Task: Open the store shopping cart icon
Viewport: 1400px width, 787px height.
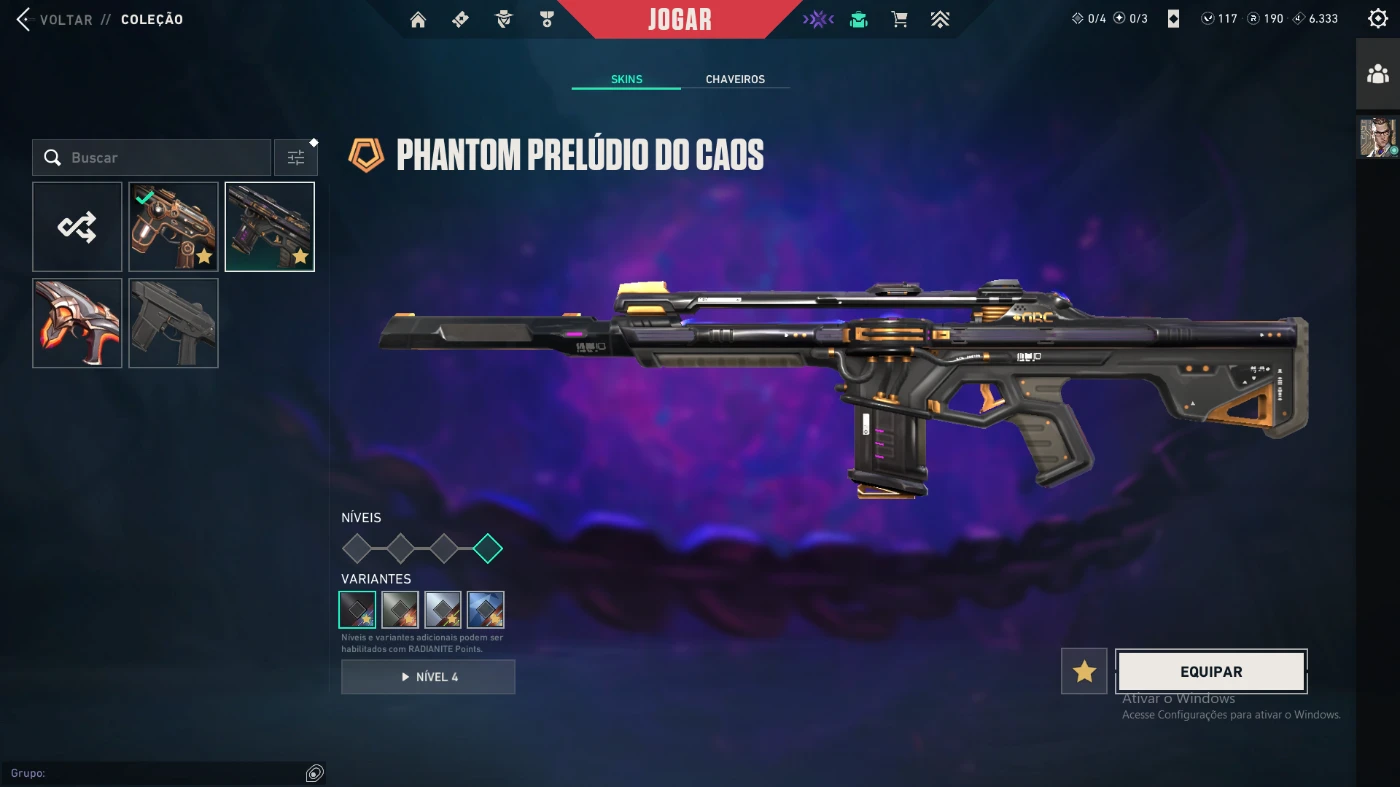Action: (899, 19)
